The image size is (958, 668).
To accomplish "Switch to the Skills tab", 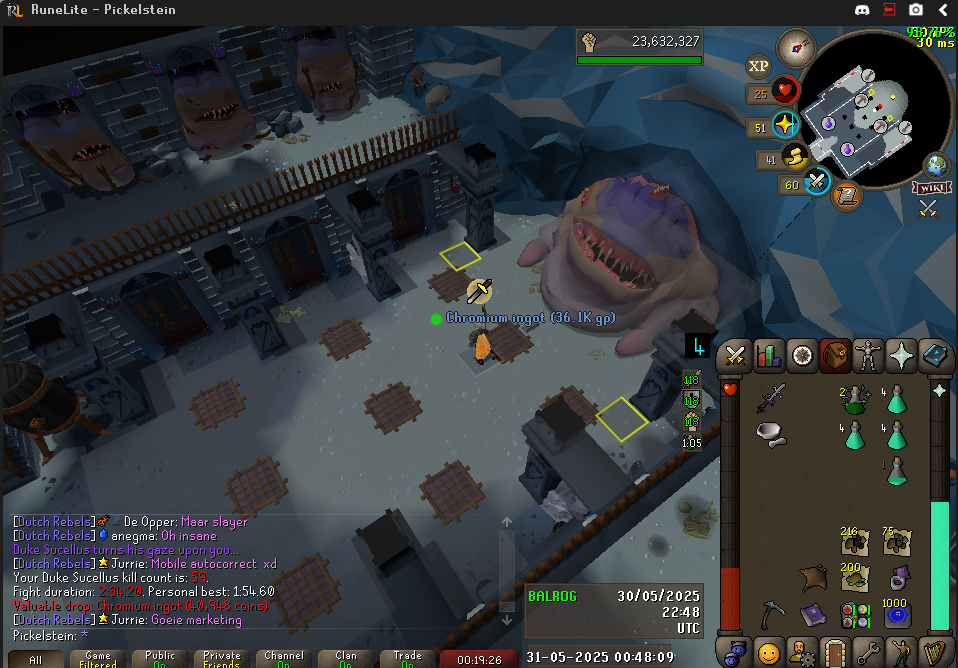I will point(769,355).
